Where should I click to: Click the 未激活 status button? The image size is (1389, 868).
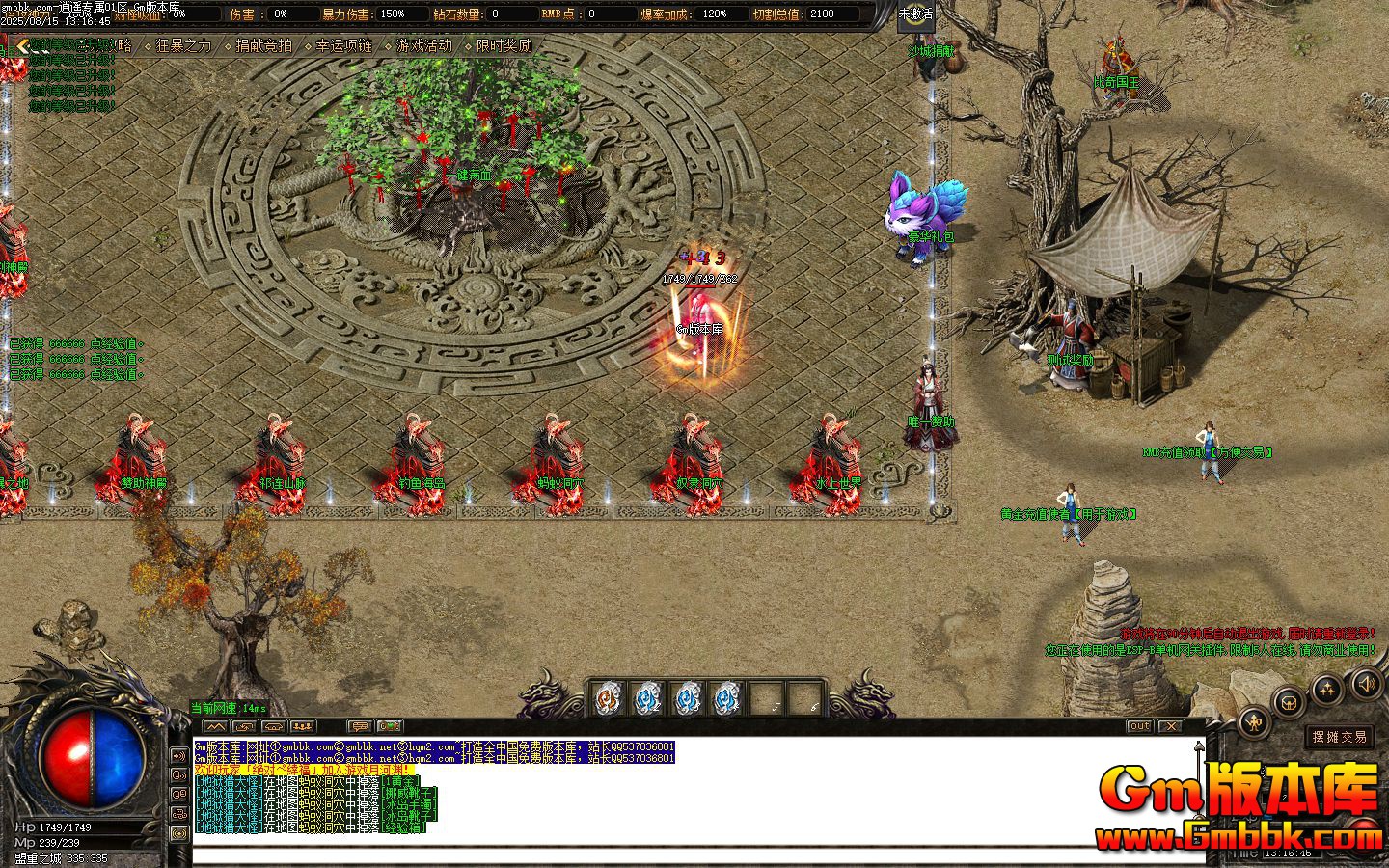click(x=915, y=14)
